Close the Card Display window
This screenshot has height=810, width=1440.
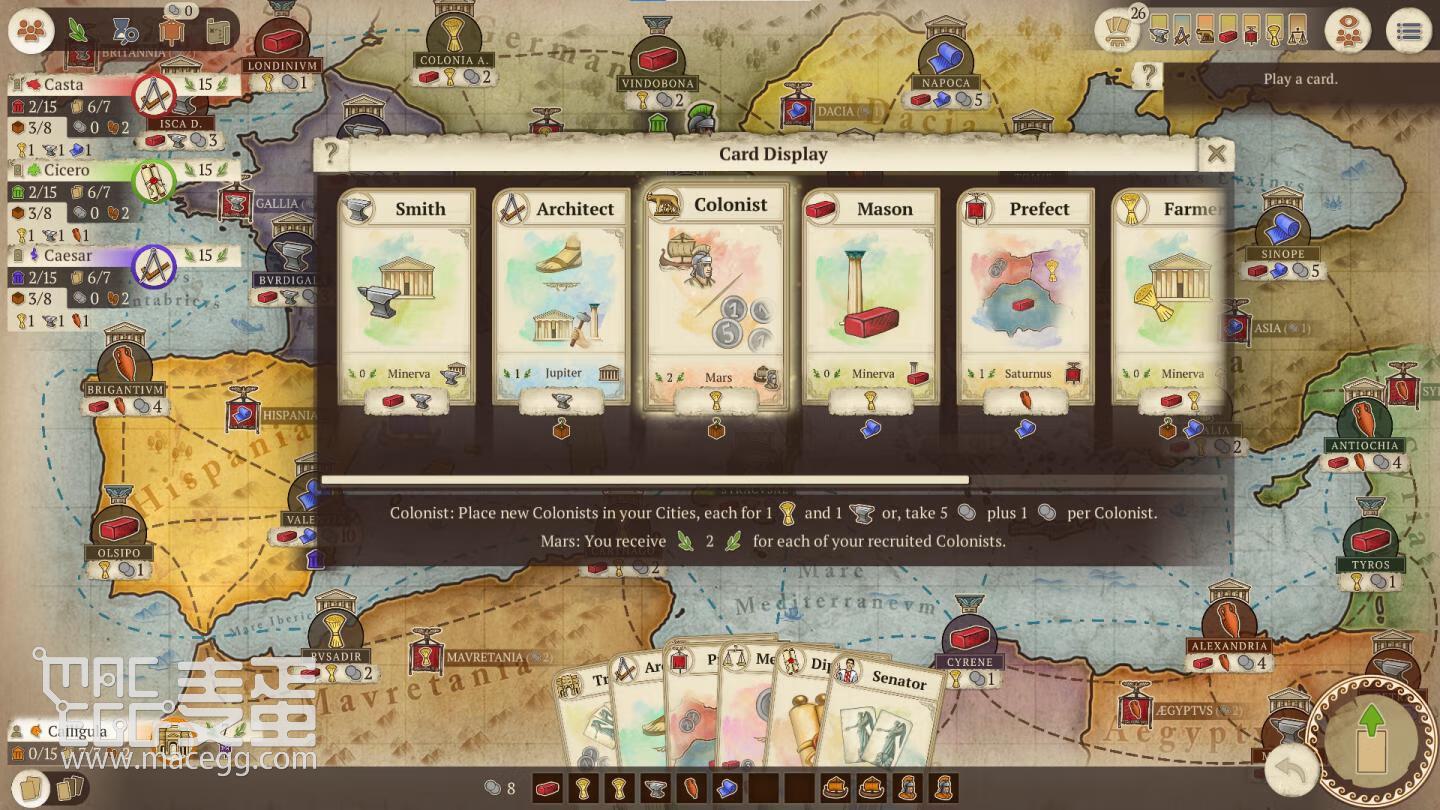click(1216, 154)
